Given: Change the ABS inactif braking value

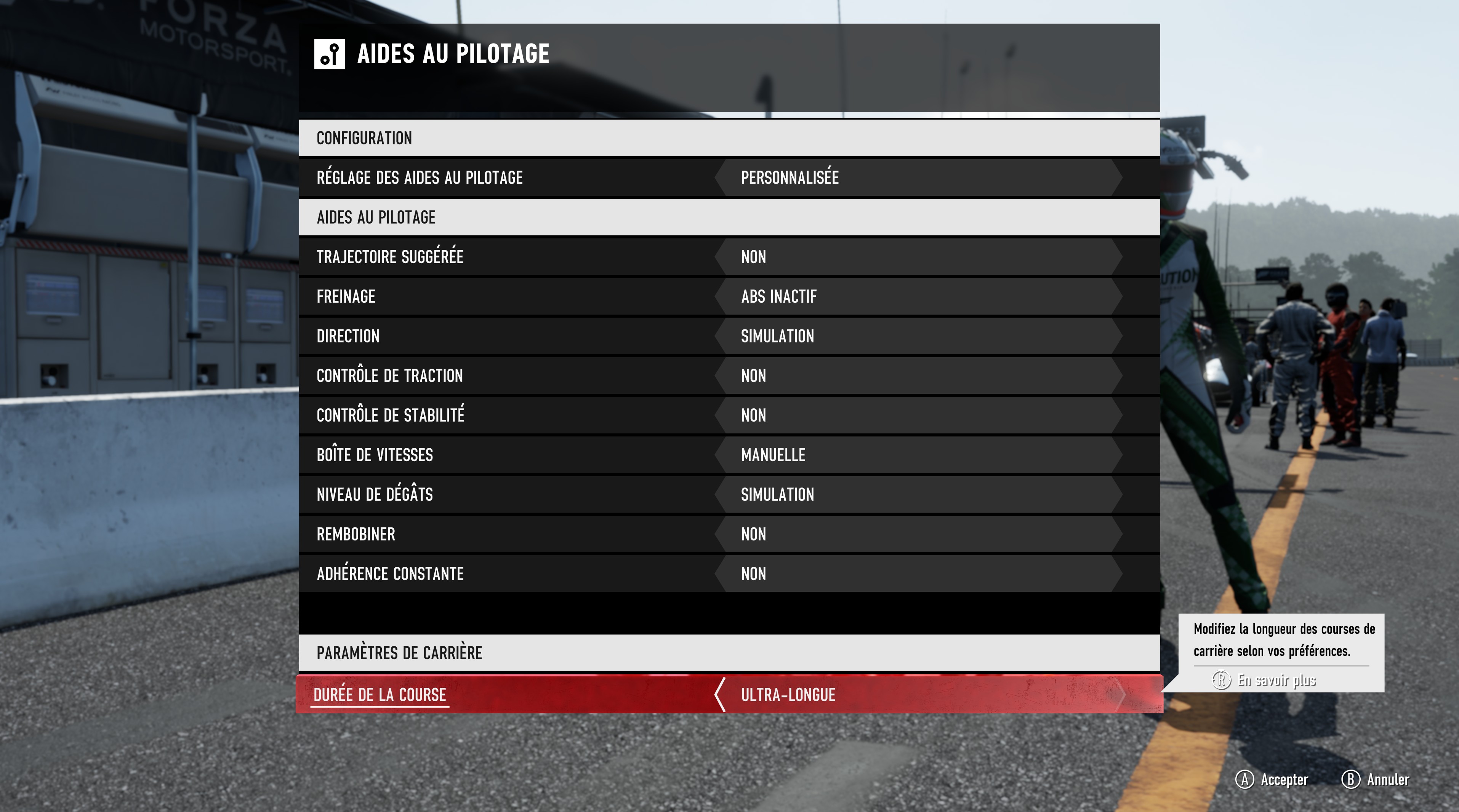Looking at the screenshot, I should 779,297.
